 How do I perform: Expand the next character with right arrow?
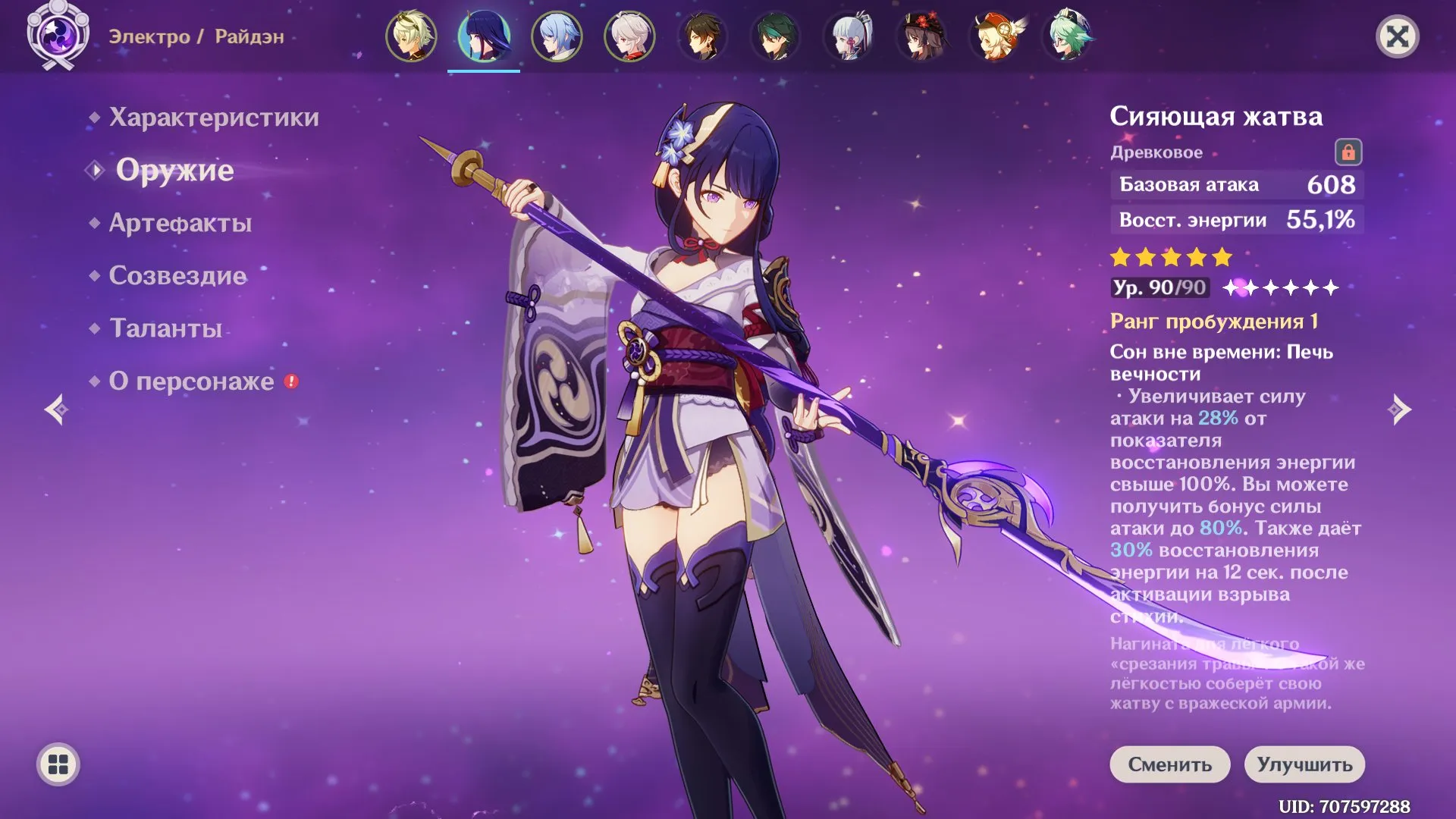[x=1399, y=409]
